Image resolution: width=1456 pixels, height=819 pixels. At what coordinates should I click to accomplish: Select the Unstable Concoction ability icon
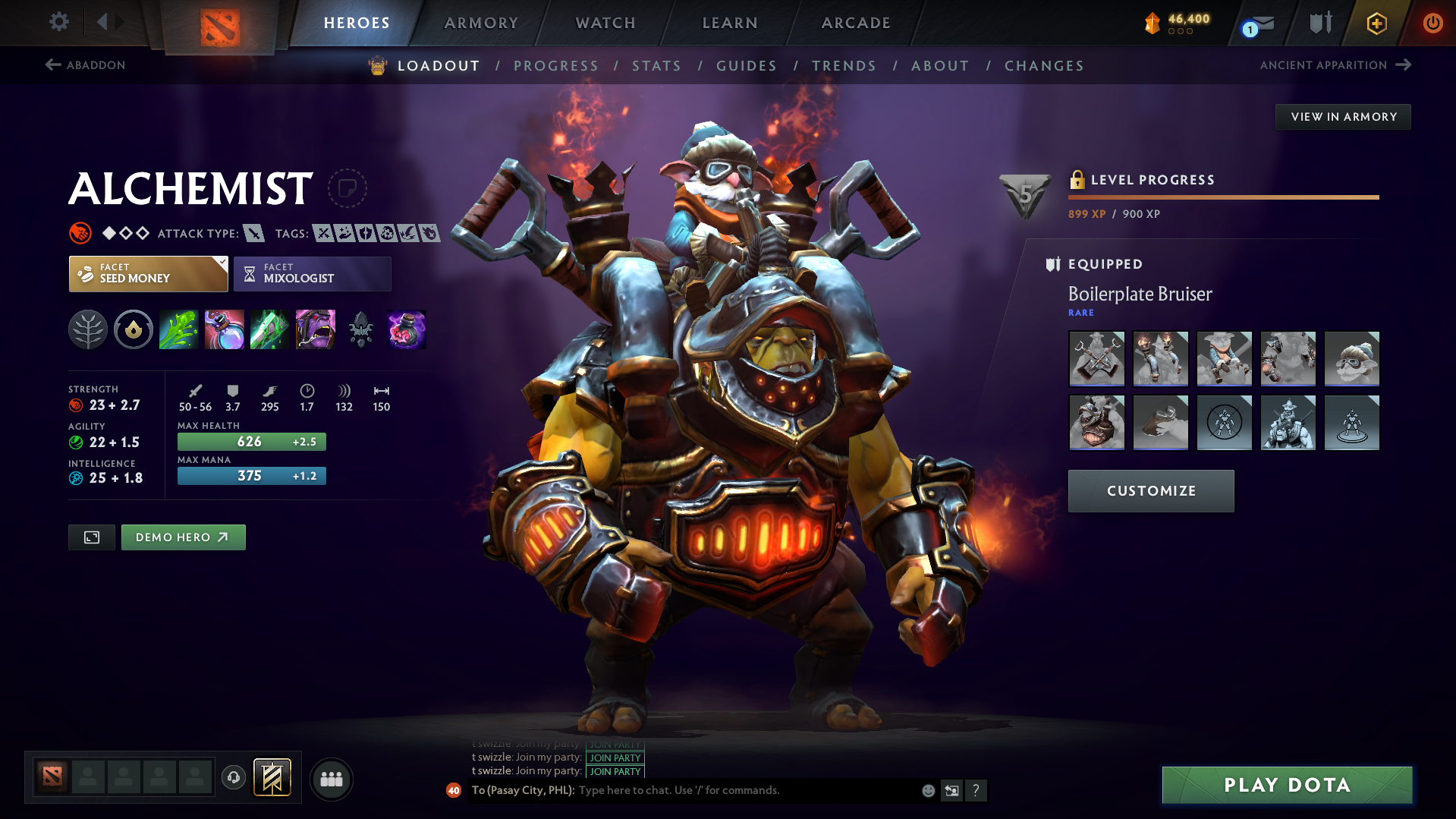(x=224, y=329)
